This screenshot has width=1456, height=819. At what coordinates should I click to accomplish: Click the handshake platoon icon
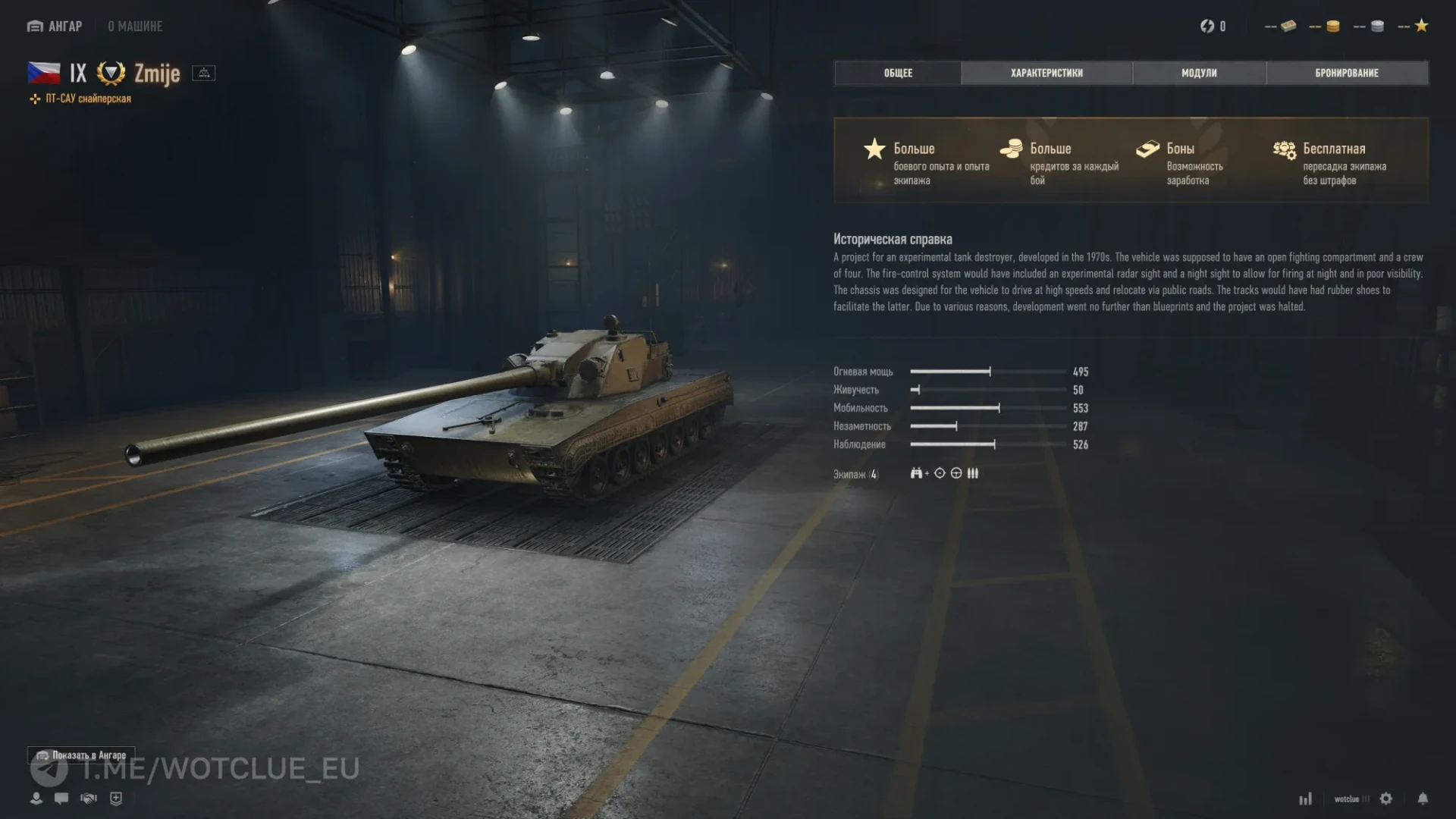(x=89, y=799)
